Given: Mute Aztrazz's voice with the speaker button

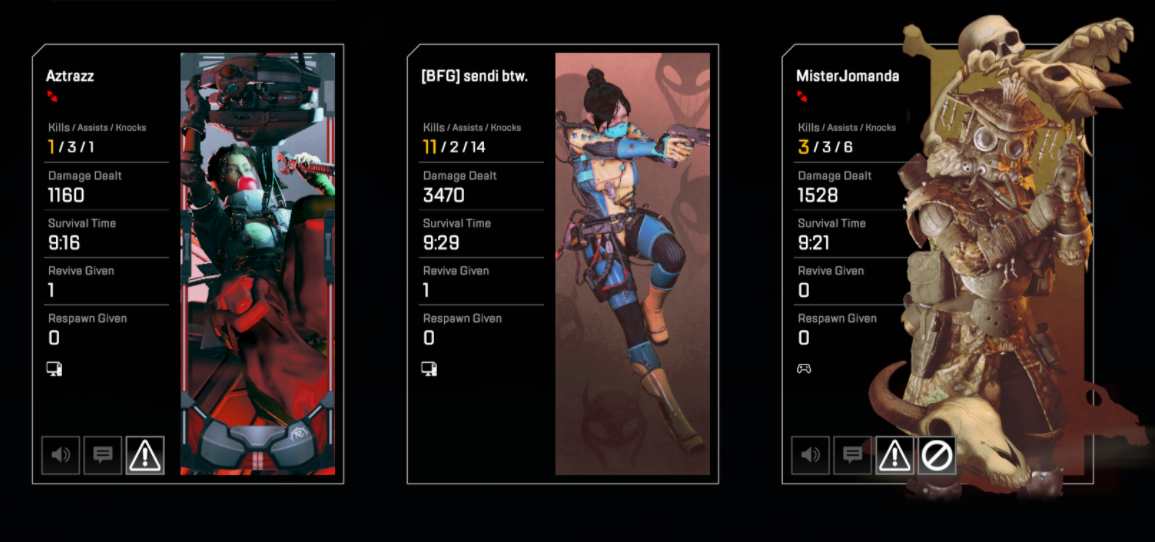Looking at the screenshot, I should [x=61, y=455].
